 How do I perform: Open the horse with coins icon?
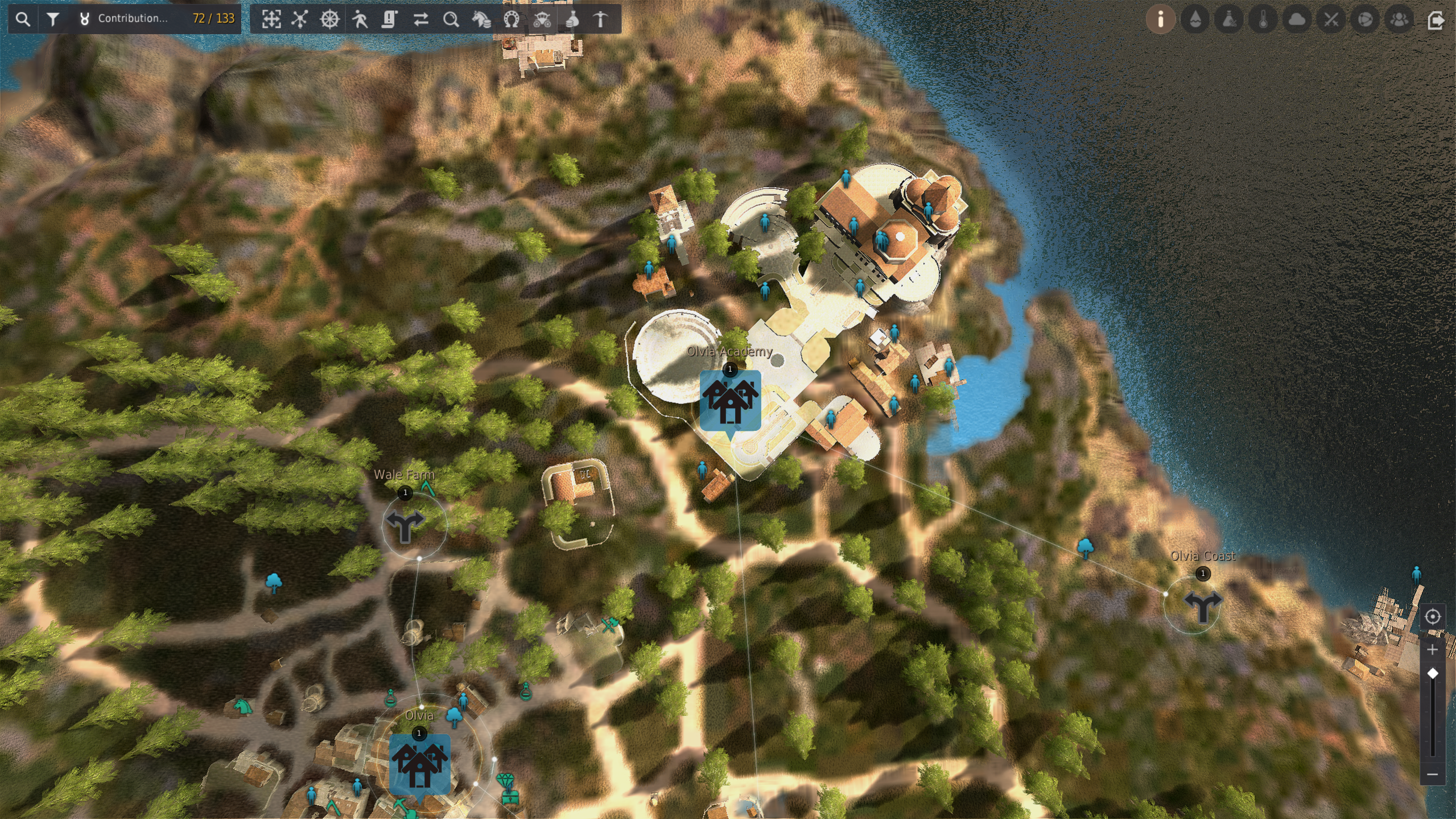[481, 19]
